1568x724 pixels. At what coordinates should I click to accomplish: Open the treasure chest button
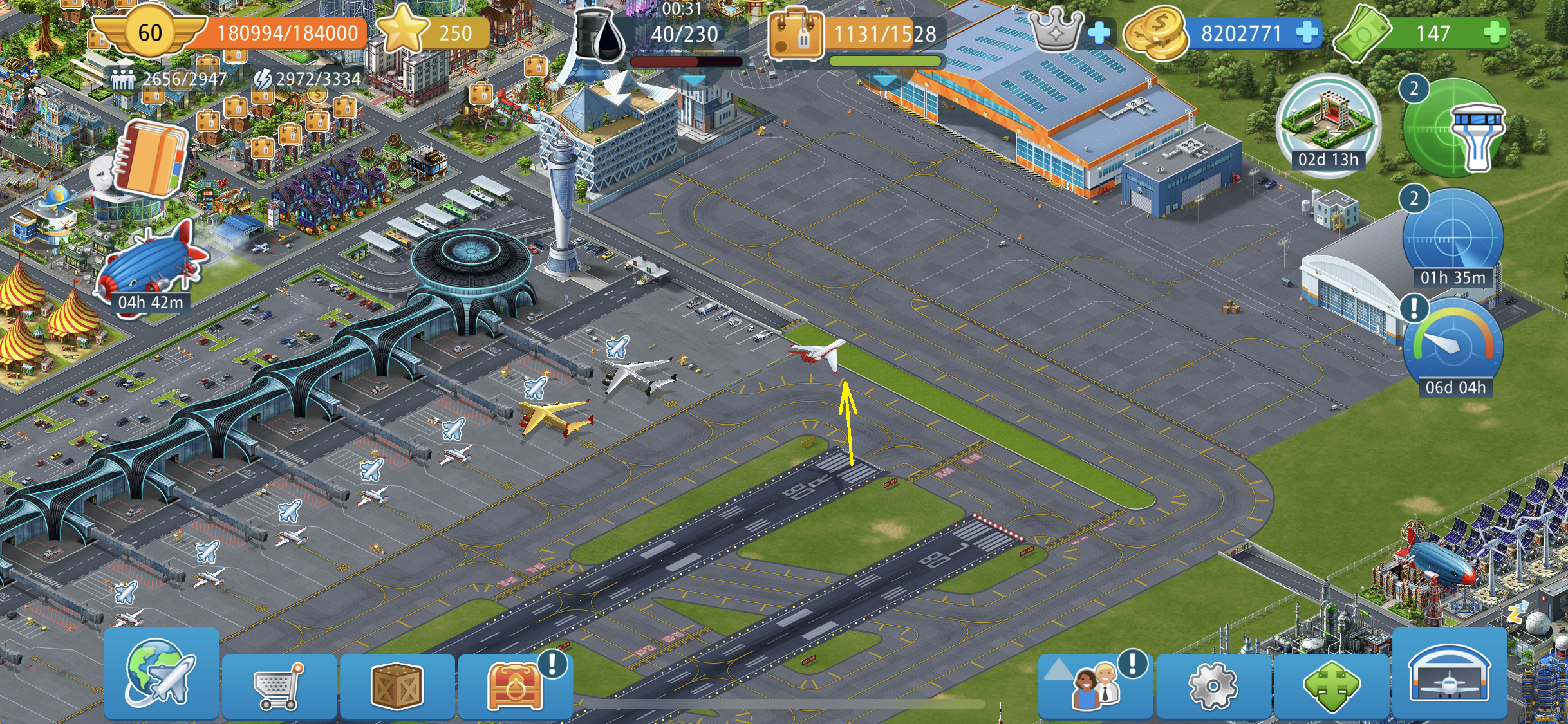[x=516, y=685]
